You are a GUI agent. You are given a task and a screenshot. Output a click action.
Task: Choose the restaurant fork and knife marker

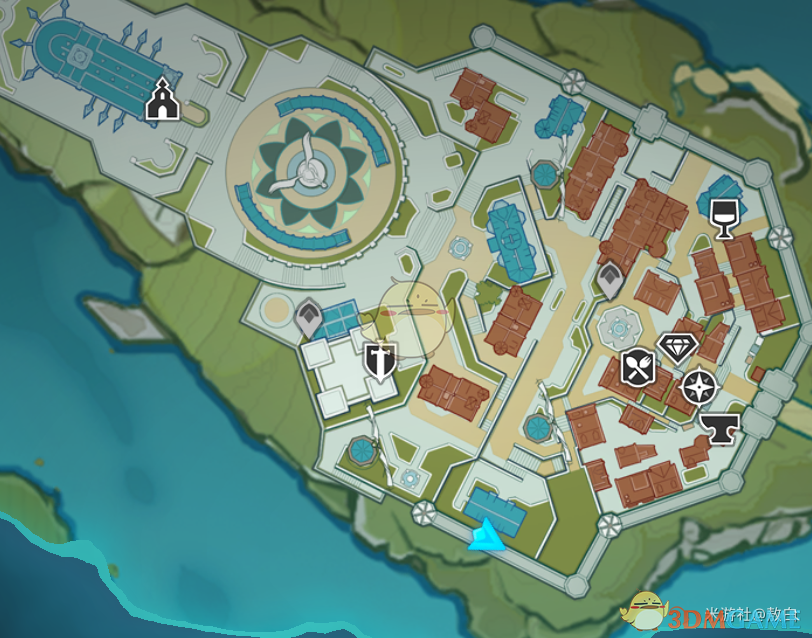[638, 367]
